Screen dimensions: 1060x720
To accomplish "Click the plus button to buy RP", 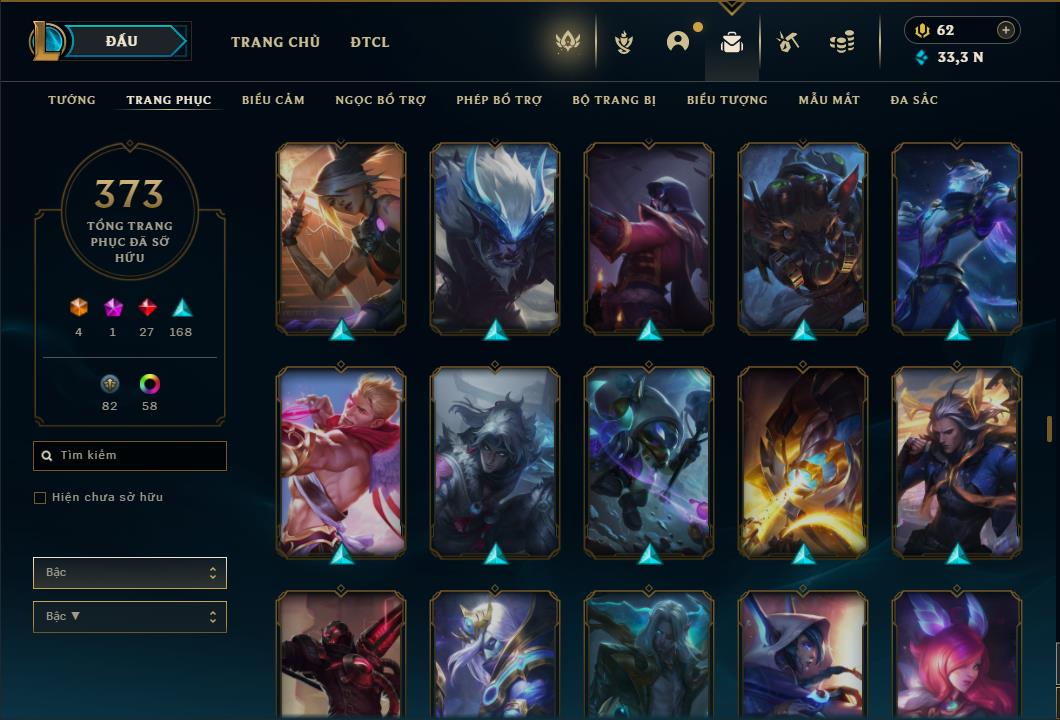I will coord(1006,30).
